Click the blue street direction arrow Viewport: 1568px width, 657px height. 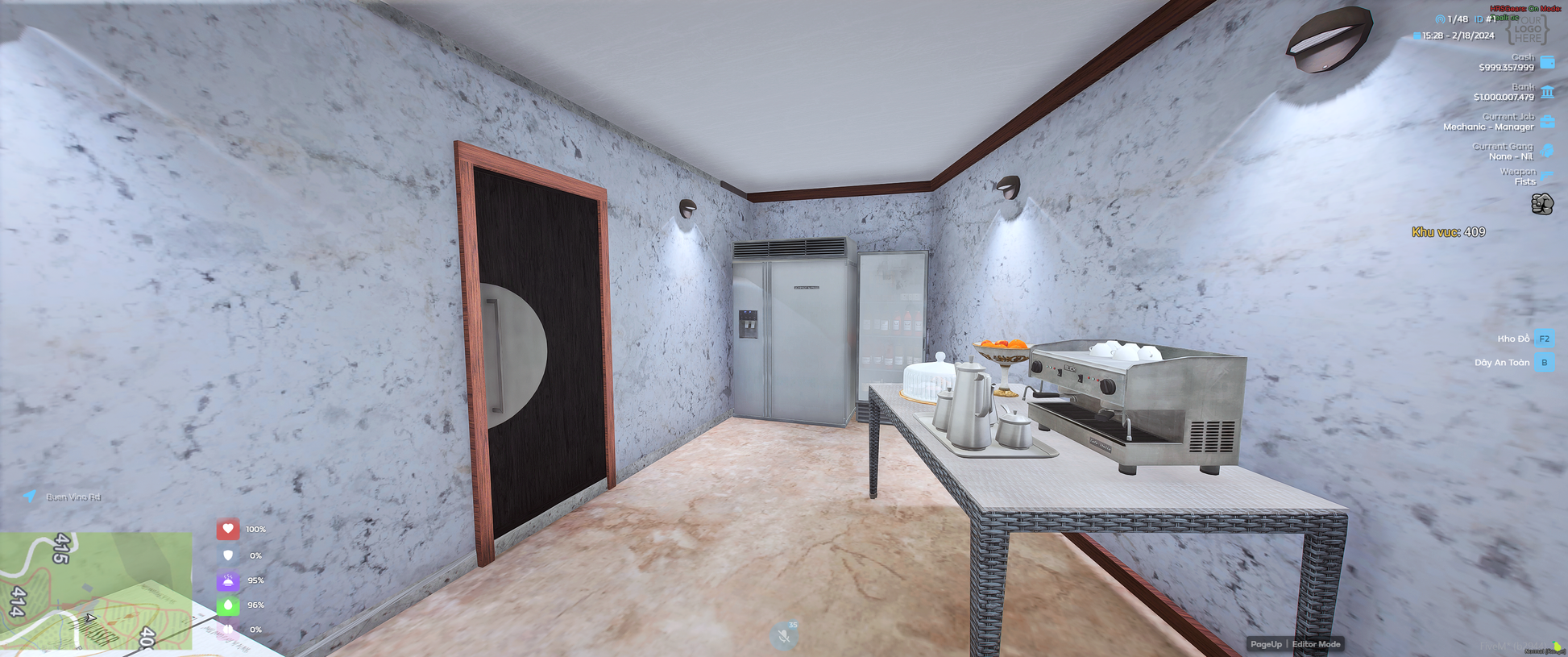click(x=30, y=496)
